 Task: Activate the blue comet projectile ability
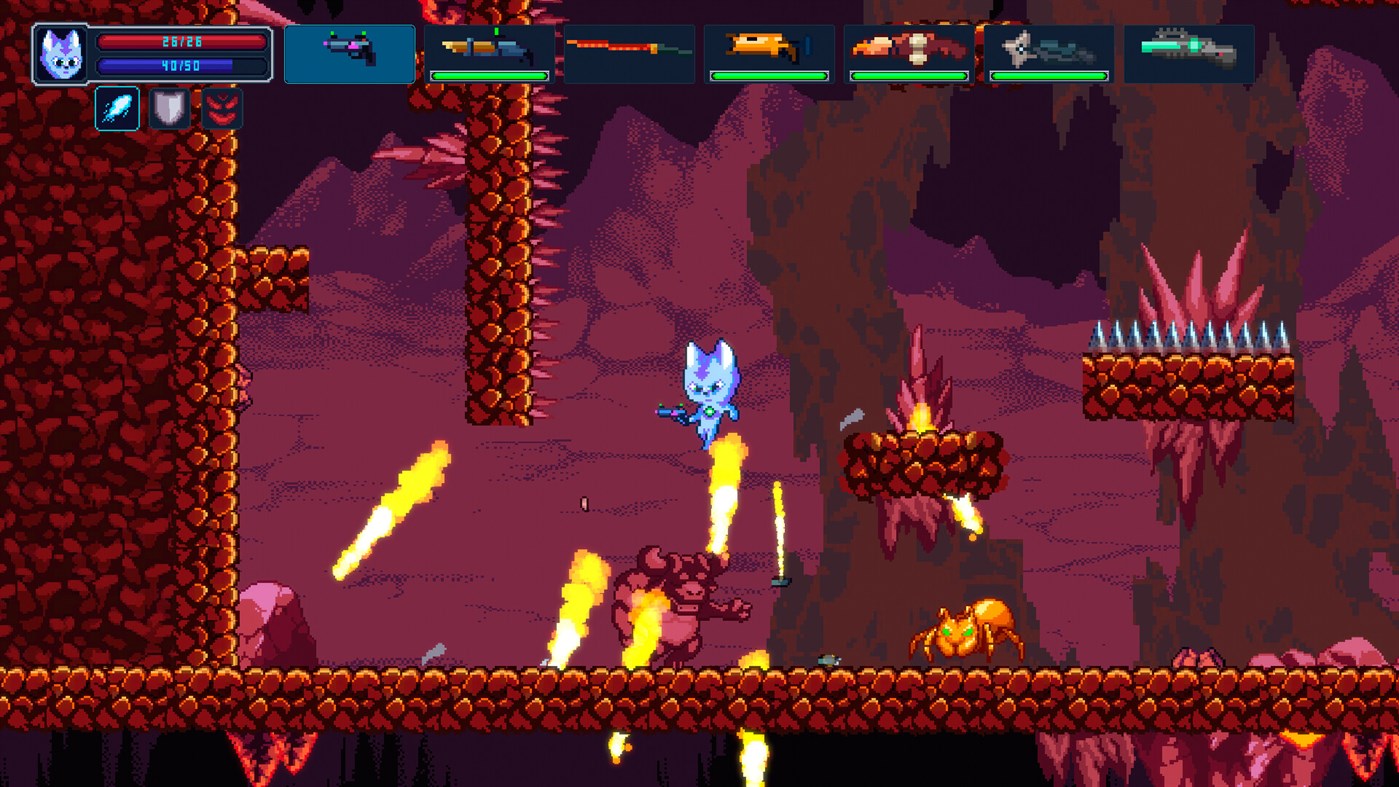coord(117,107)
